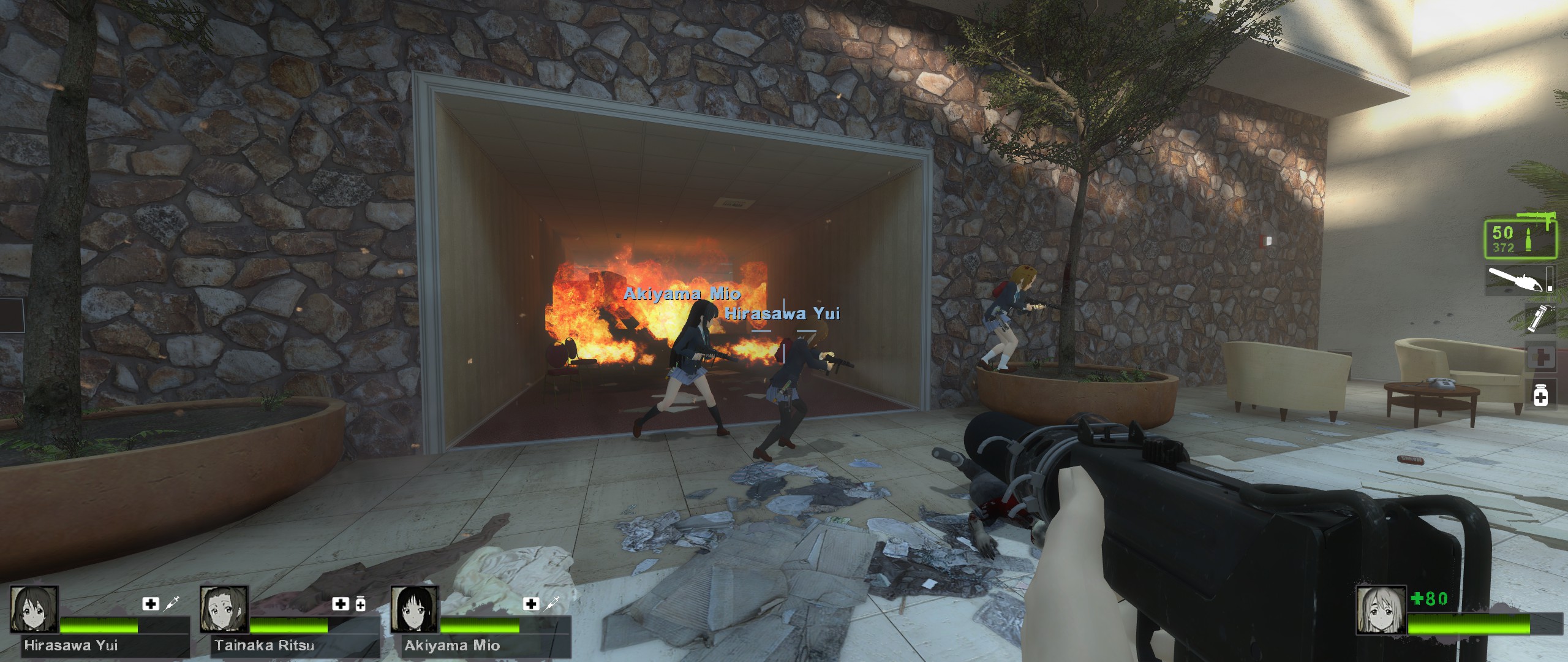Equip the pipe bomb throwable slot
The height and width of the screenshot is (662, 1568).
tap(1539, 319)
